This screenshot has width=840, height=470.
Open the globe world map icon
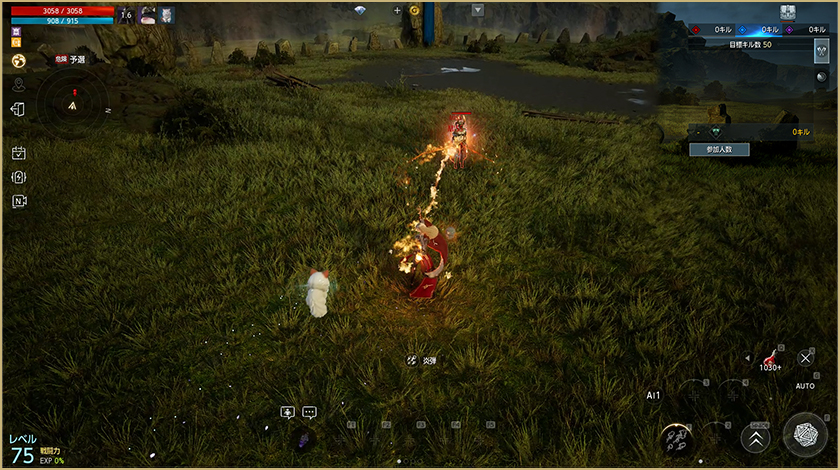click(x=18, y=61)
